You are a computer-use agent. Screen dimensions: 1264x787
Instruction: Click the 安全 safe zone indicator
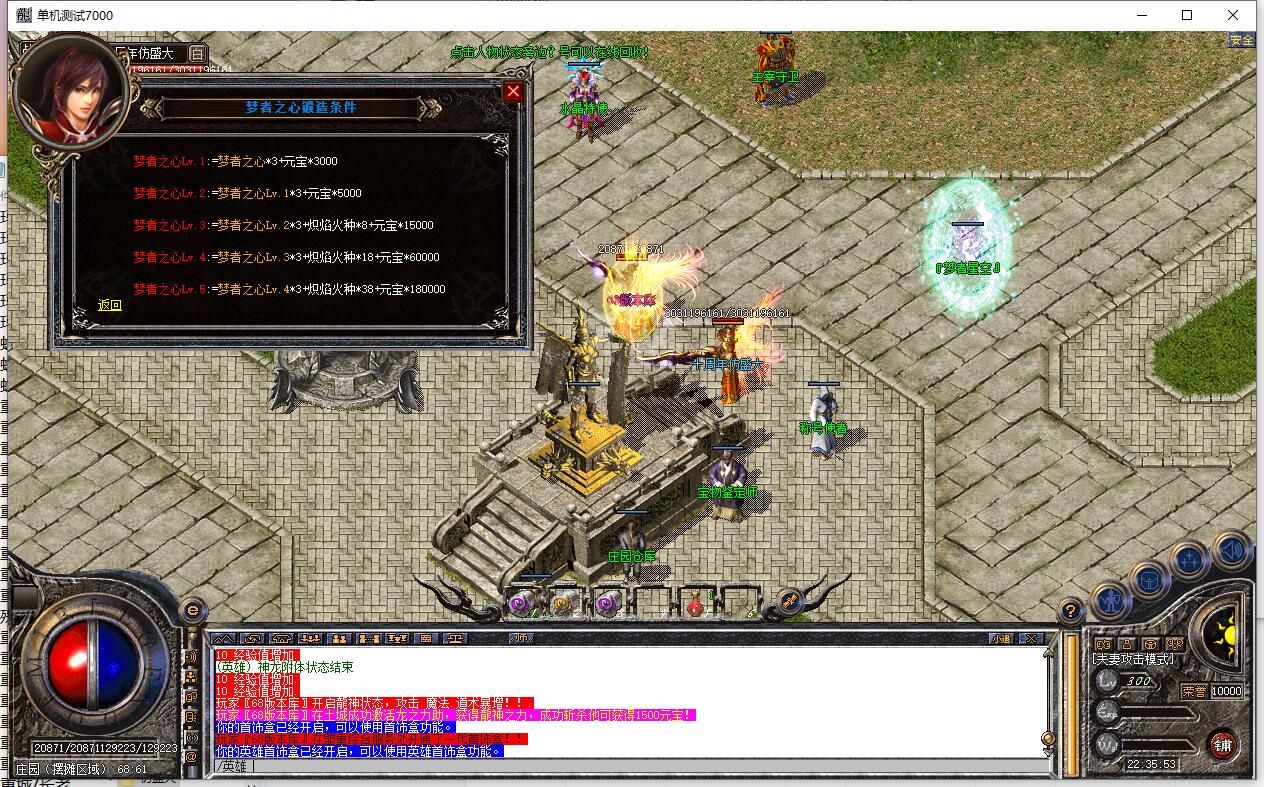(1241, 40)
